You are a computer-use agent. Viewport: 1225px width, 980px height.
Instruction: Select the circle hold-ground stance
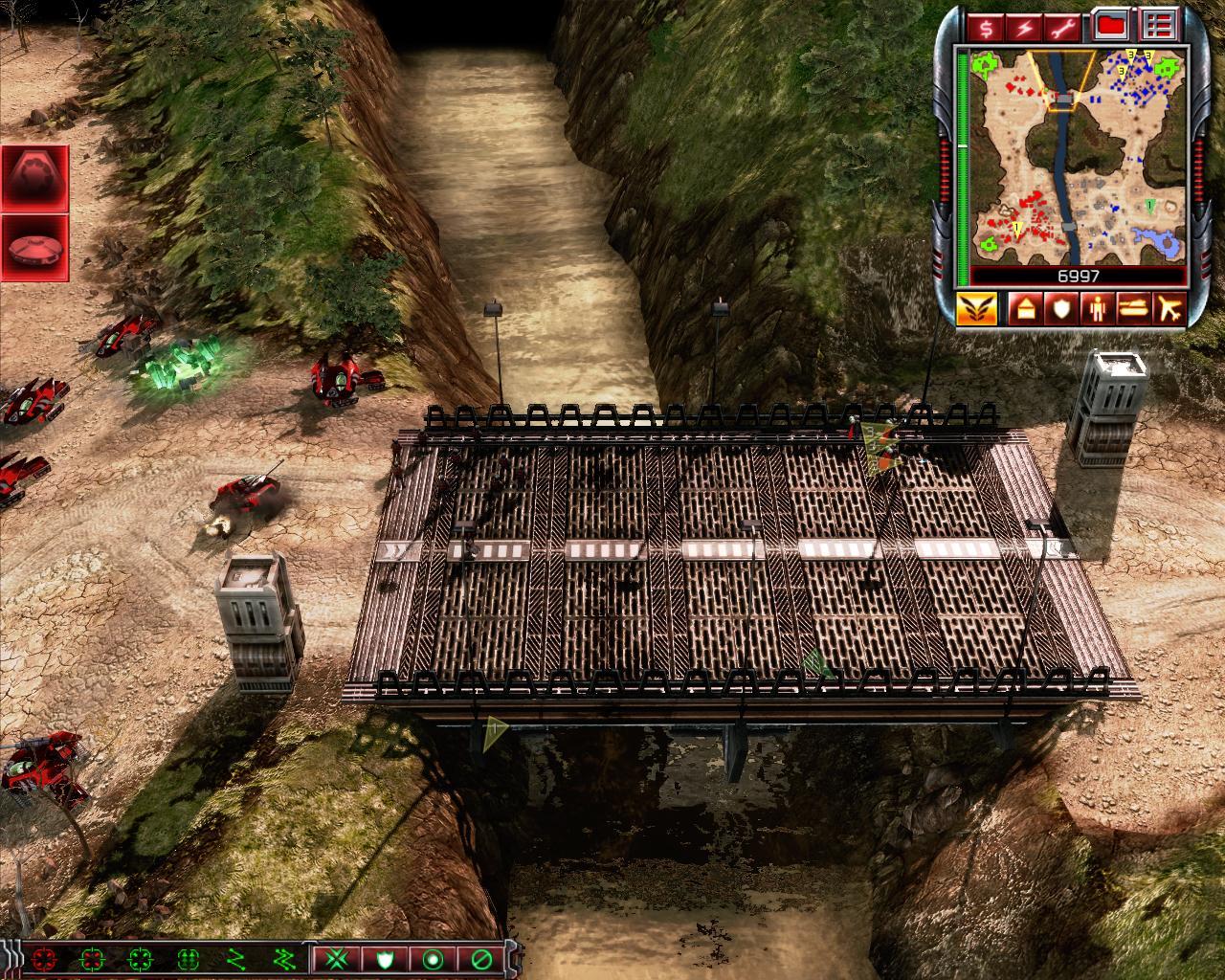433,958
